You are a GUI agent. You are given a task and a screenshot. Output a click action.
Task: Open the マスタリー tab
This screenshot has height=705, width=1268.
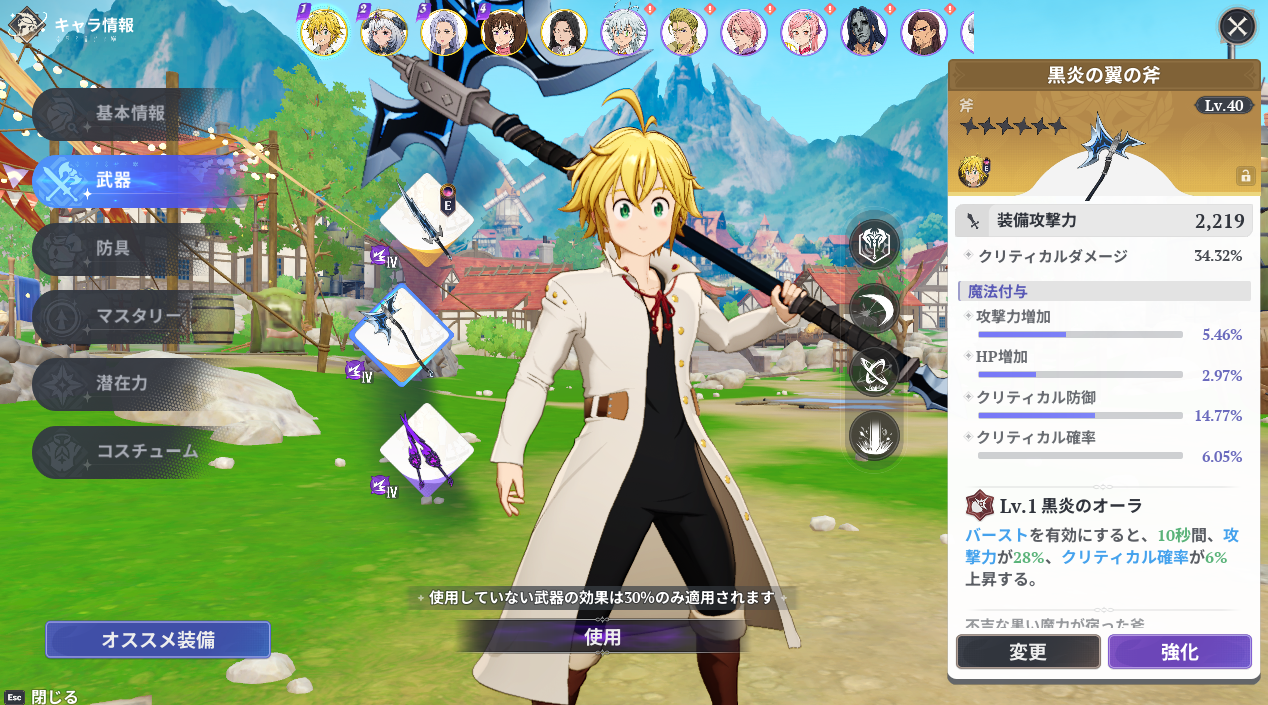tap(138, 316)
